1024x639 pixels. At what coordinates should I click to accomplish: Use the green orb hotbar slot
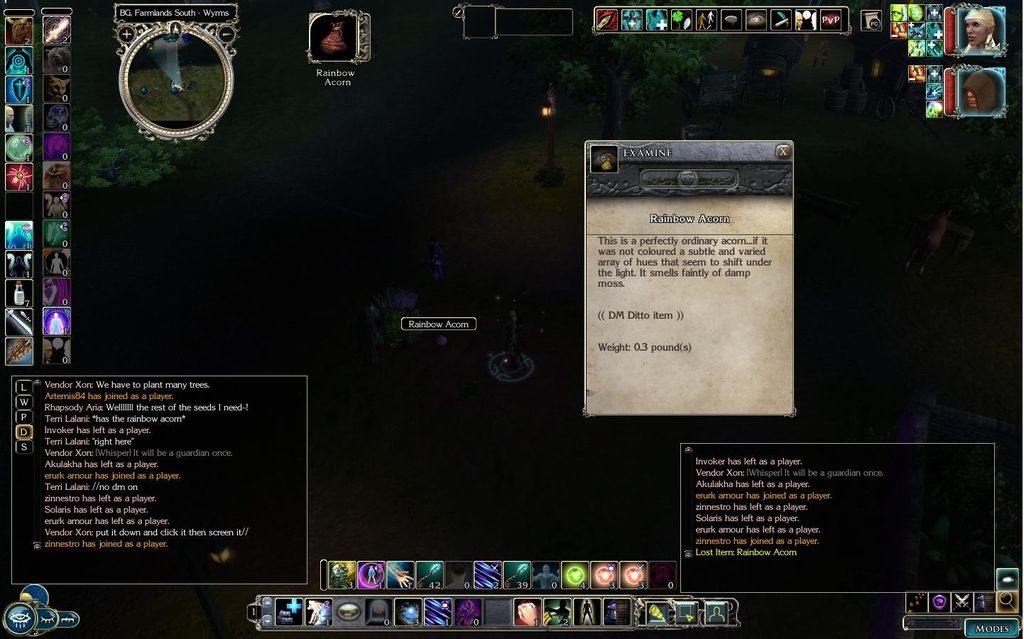574,575
